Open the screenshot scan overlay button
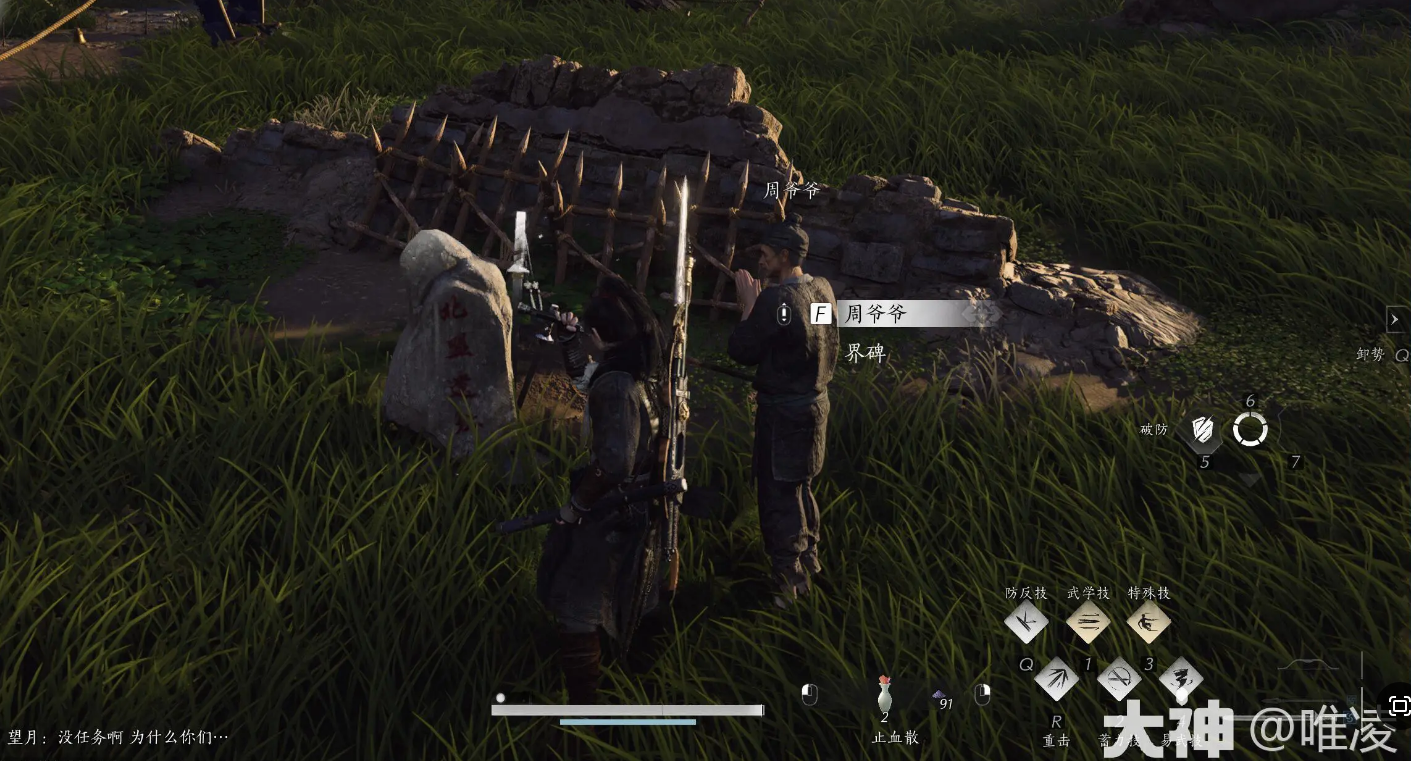Viewport: 1411px width, 761px height. point(1399,706)
